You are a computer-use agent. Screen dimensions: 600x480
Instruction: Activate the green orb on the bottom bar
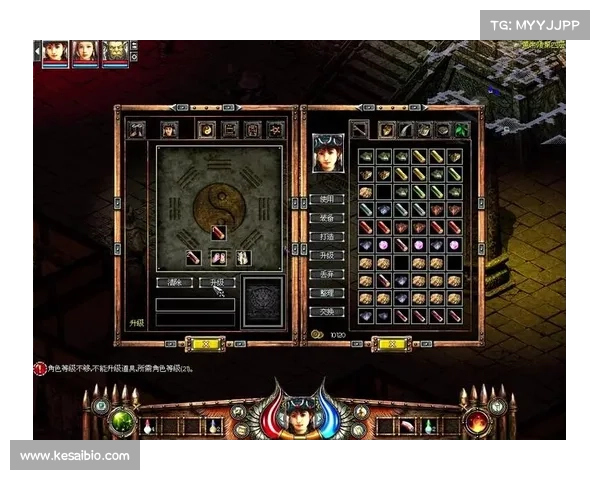pyautogui.click(x=123, y=421)
